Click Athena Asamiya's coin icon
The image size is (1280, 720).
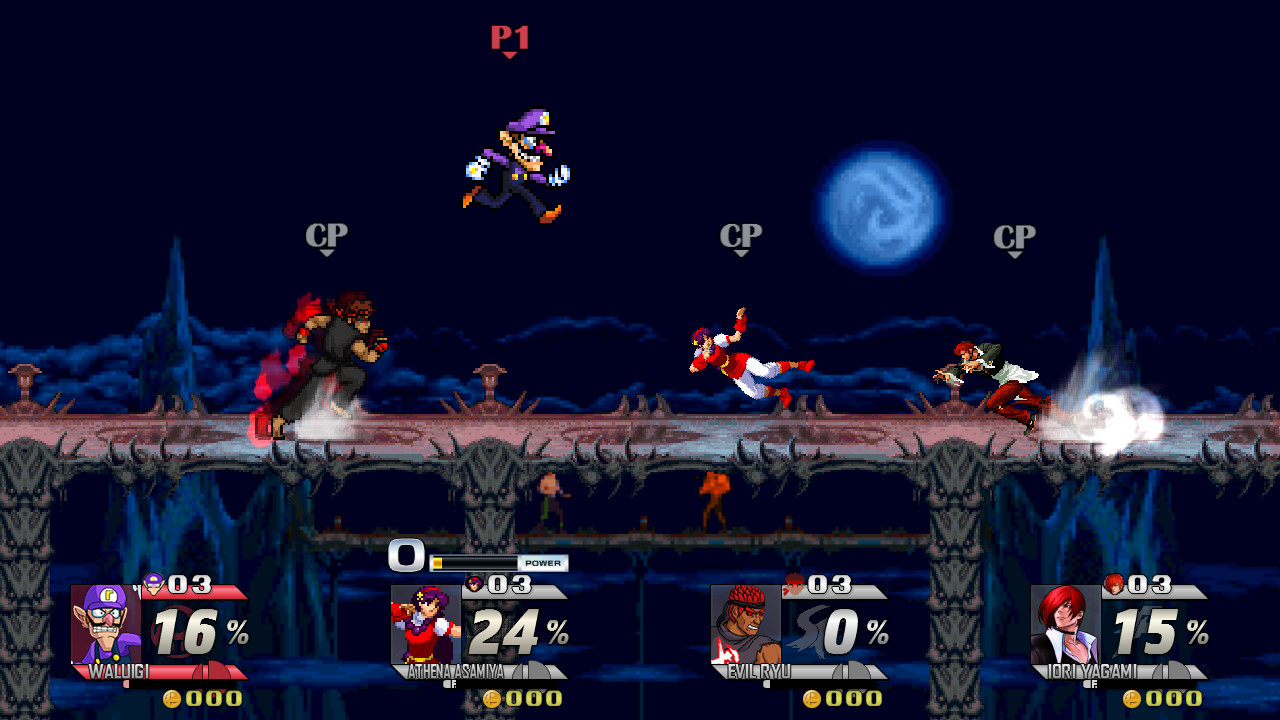point(493,700)
